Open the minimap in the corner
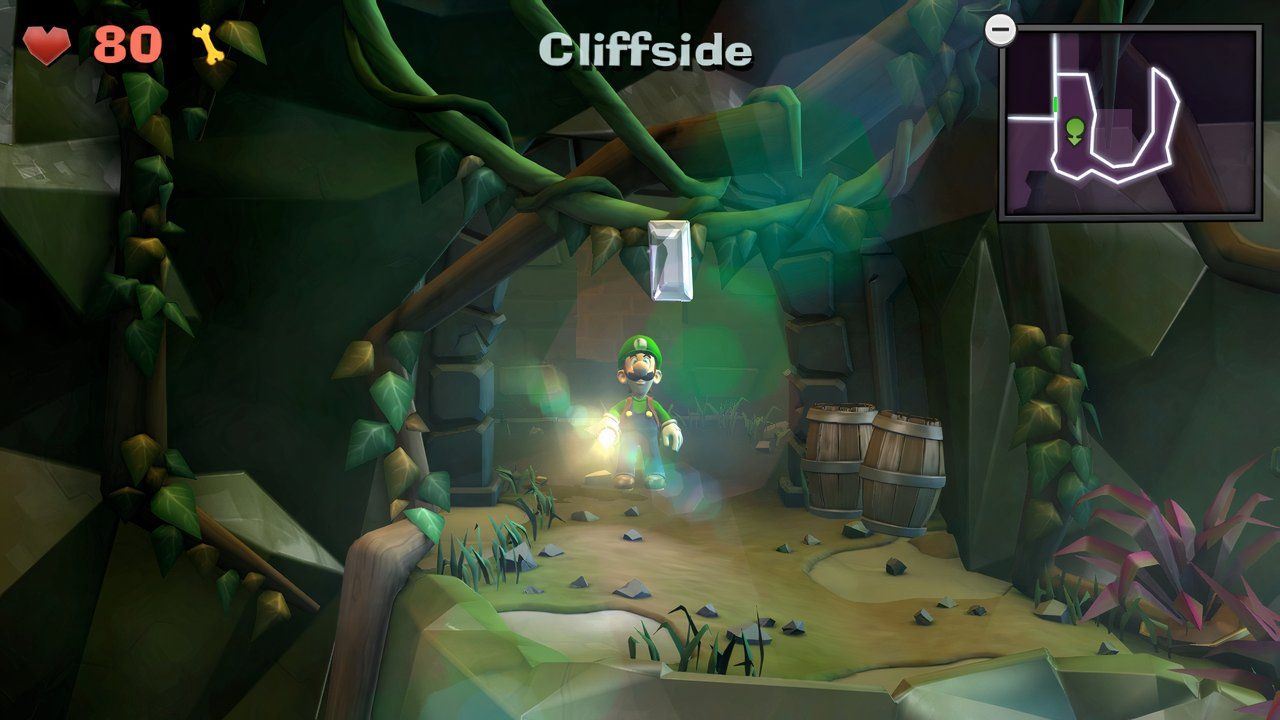The width and height of the screenshot is (1280, 720). coord(1130,122)
